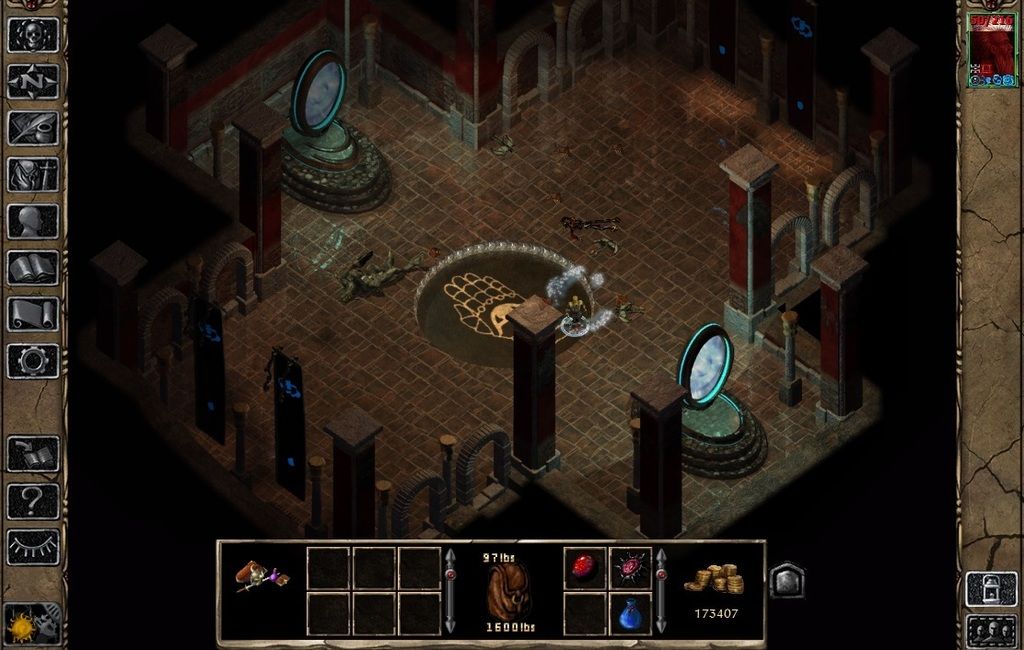Open the priest scroll button
Screen dimensions: 1024x650
coord(33,314)
